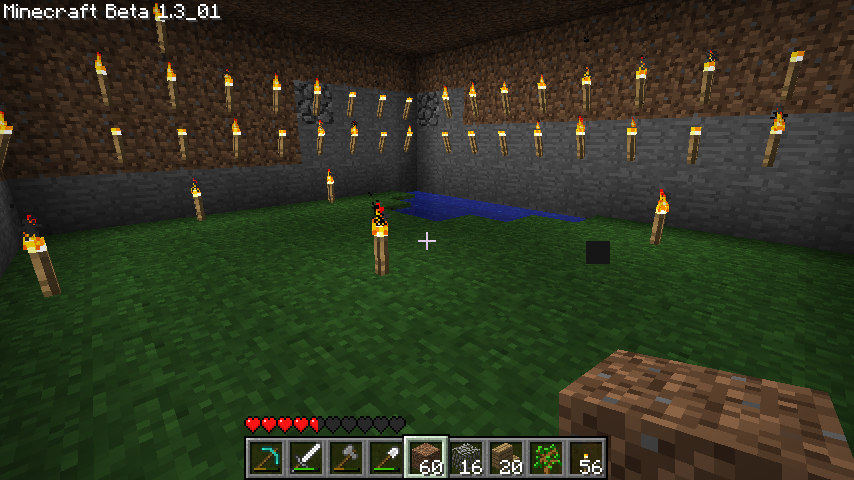Select the sapling hotbar slot

pyautogui.click(x=546, y=458)
